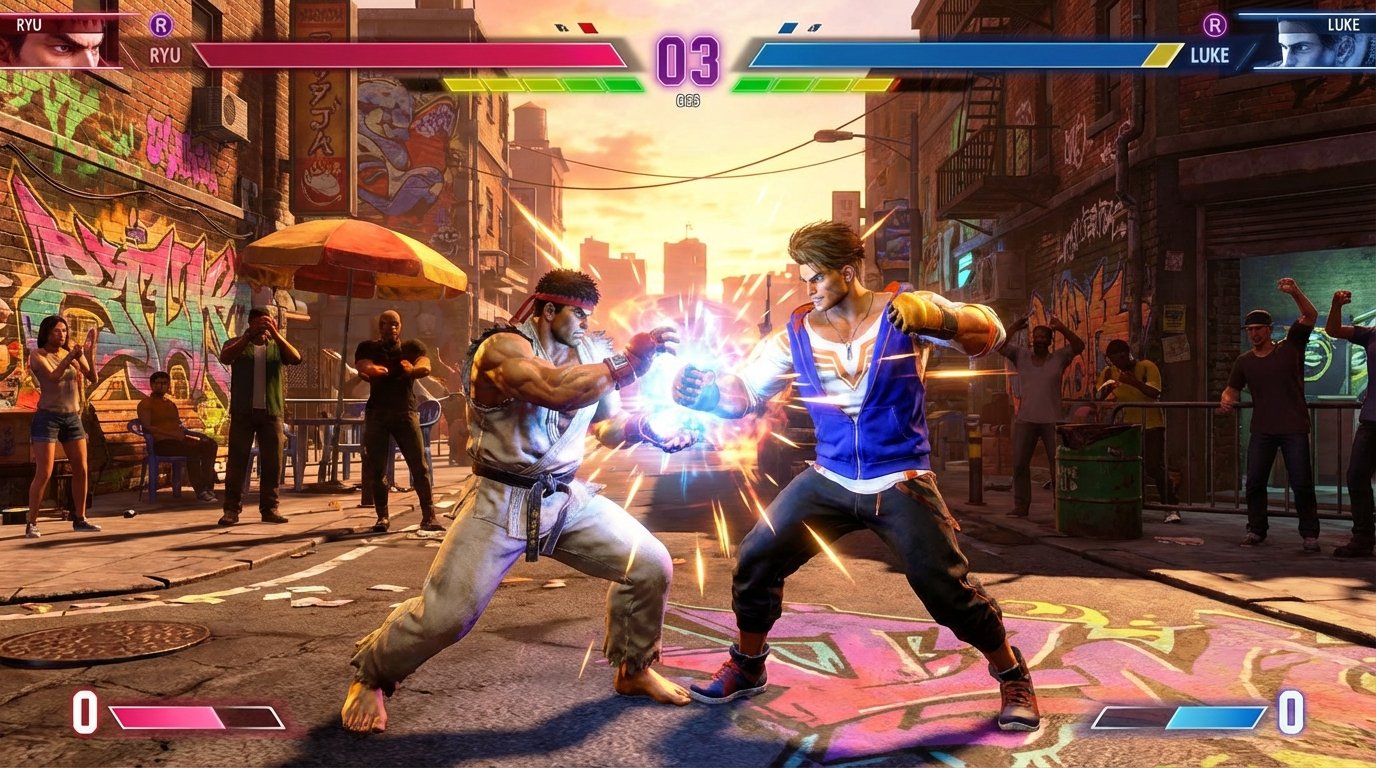Select the RYU name label
Viewport: 1376px width, 768px height.
pos(166,55)
